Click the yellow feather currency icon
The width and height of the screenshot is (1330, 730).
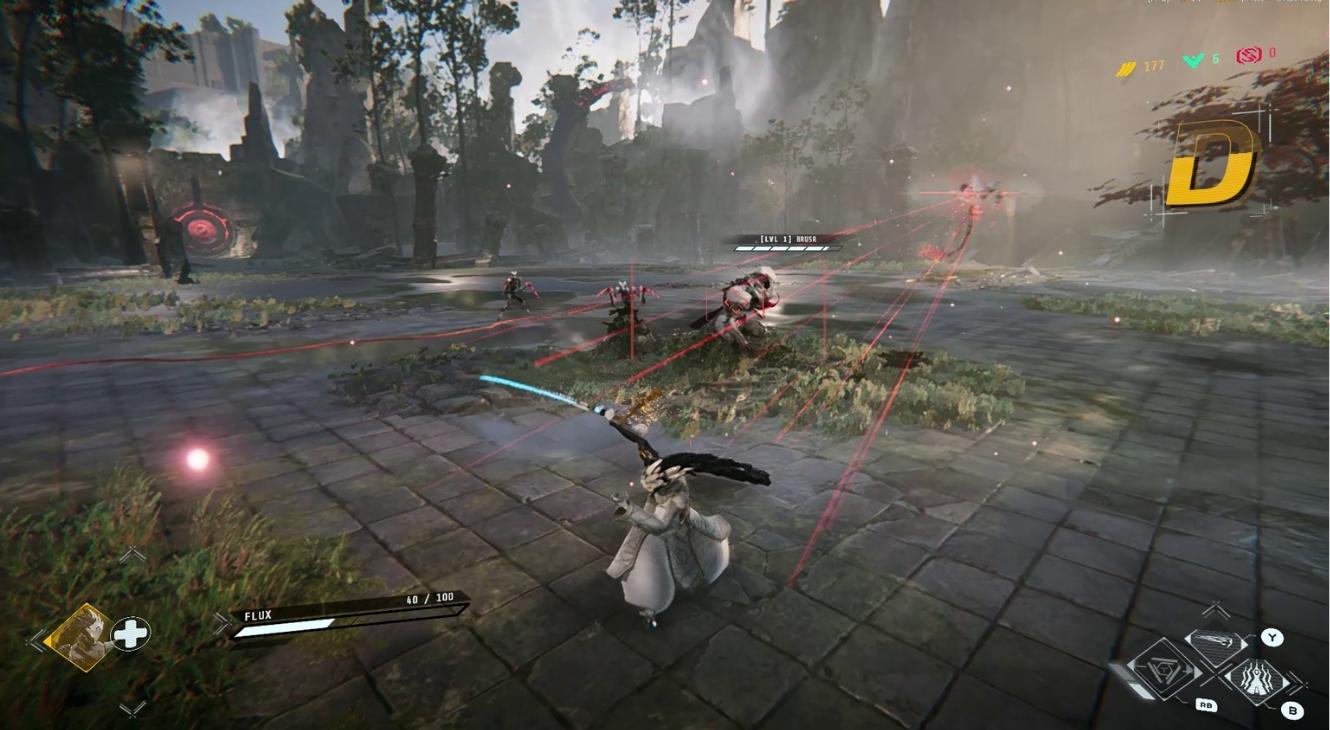pos(1127,65)
